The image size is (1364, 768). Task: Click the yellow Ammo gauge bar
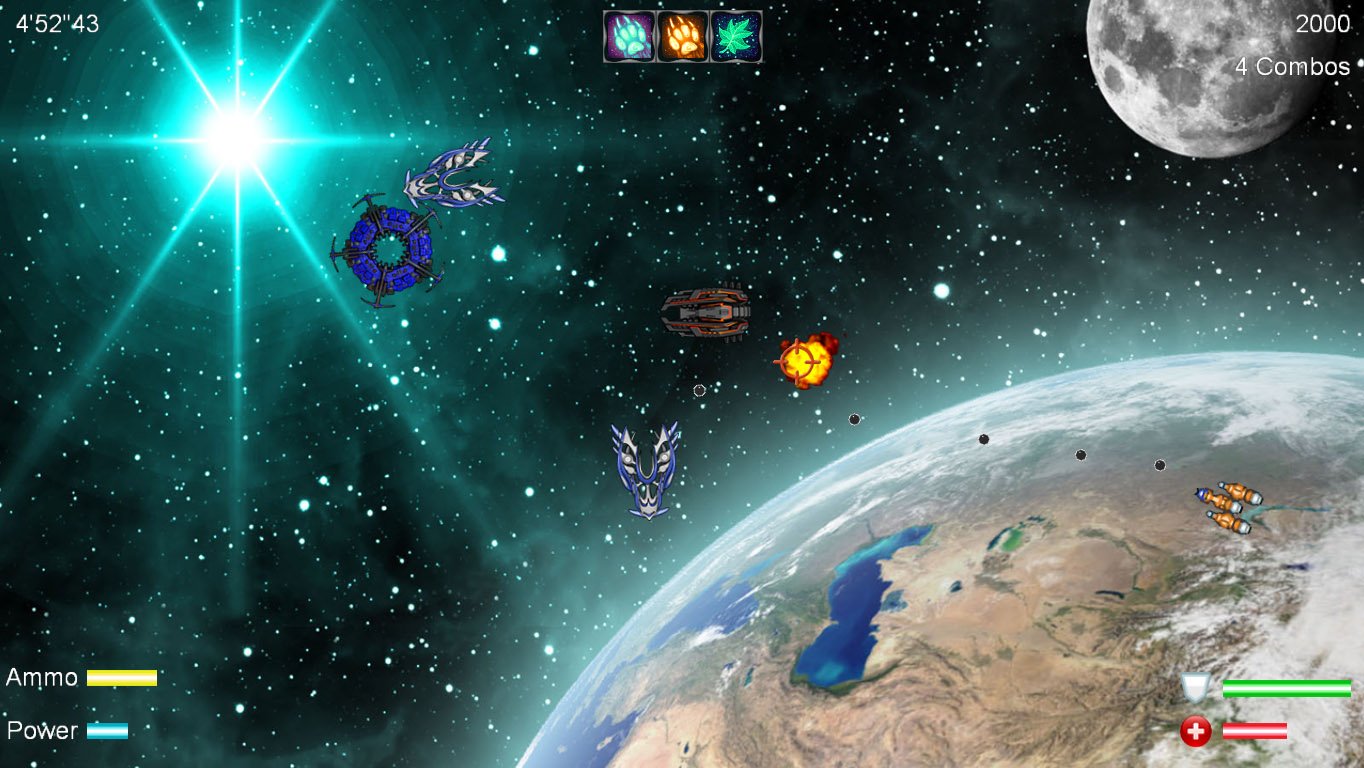coord(122,677)
